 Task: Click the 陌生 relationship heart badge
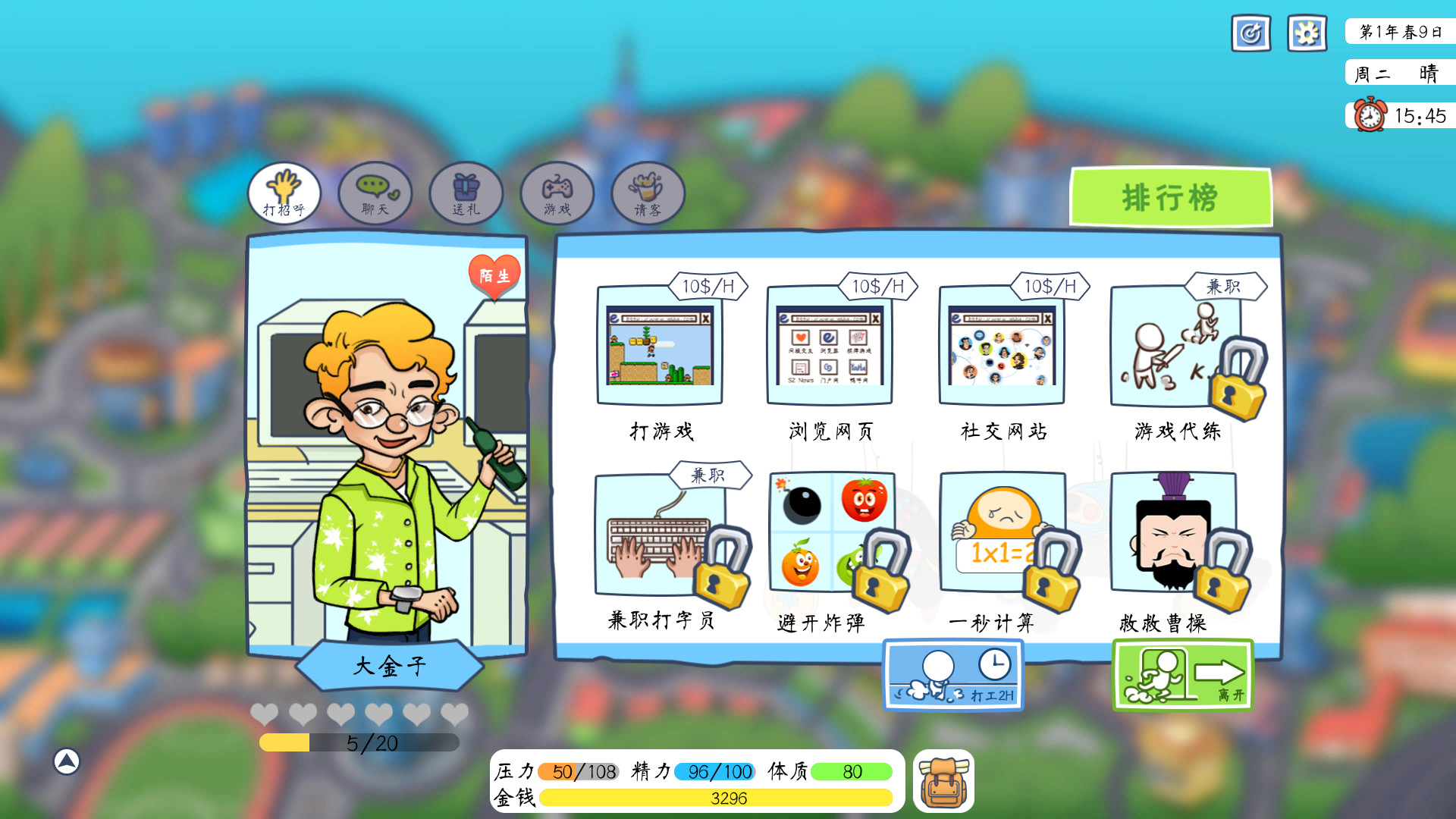[494, 276]
